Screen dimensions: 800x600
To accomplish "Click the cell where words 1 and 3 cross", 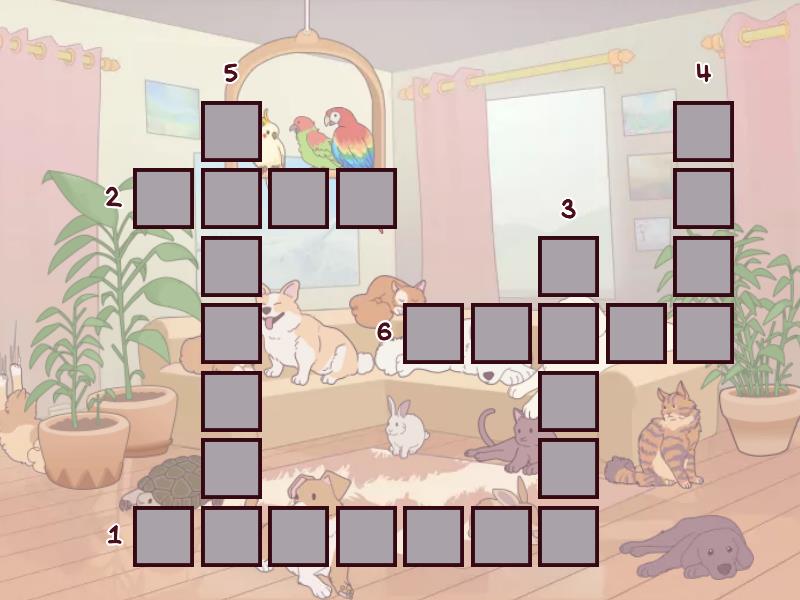I will pos(568,536).
